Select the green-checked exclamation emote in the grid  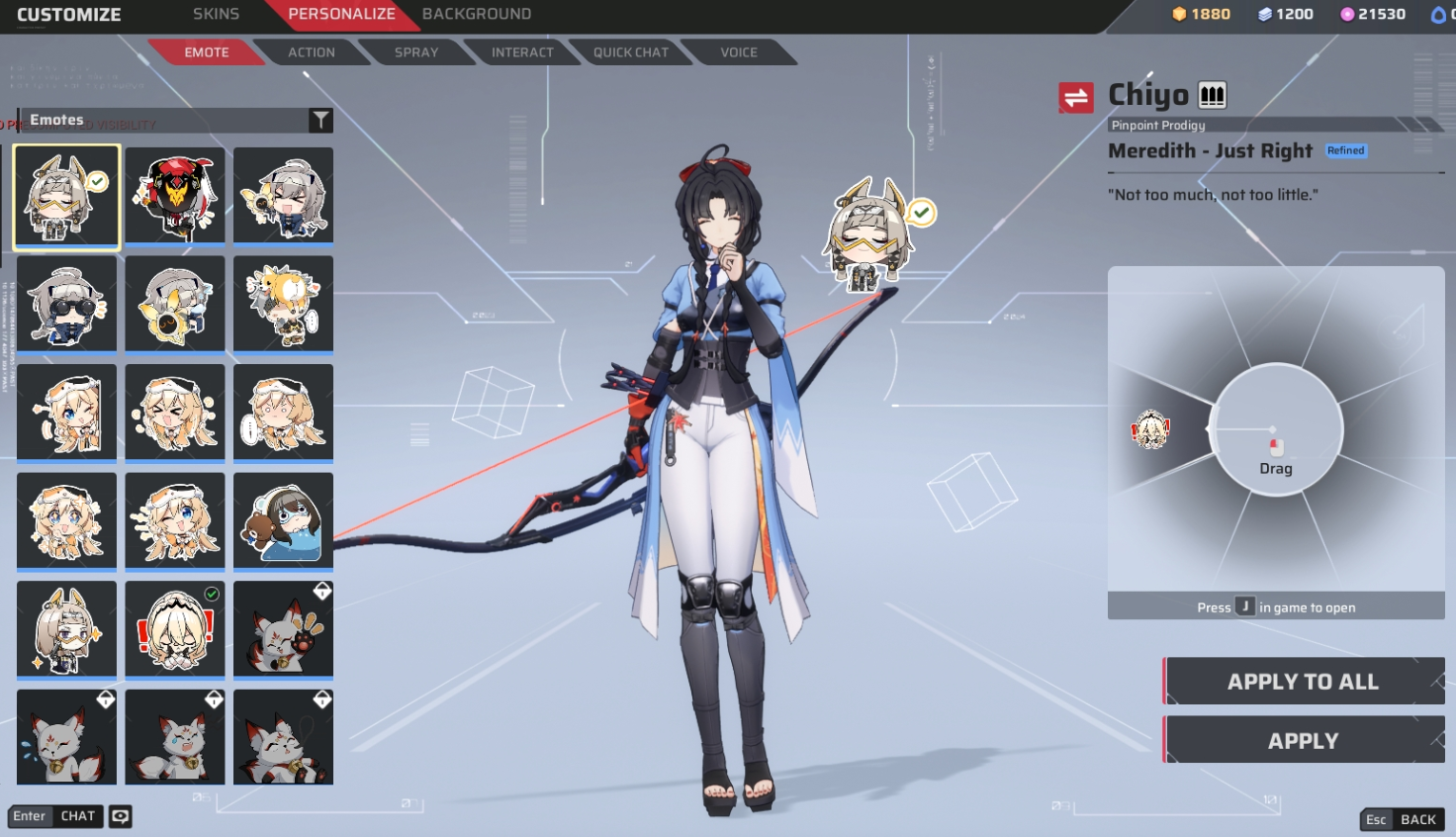[175, 628]
